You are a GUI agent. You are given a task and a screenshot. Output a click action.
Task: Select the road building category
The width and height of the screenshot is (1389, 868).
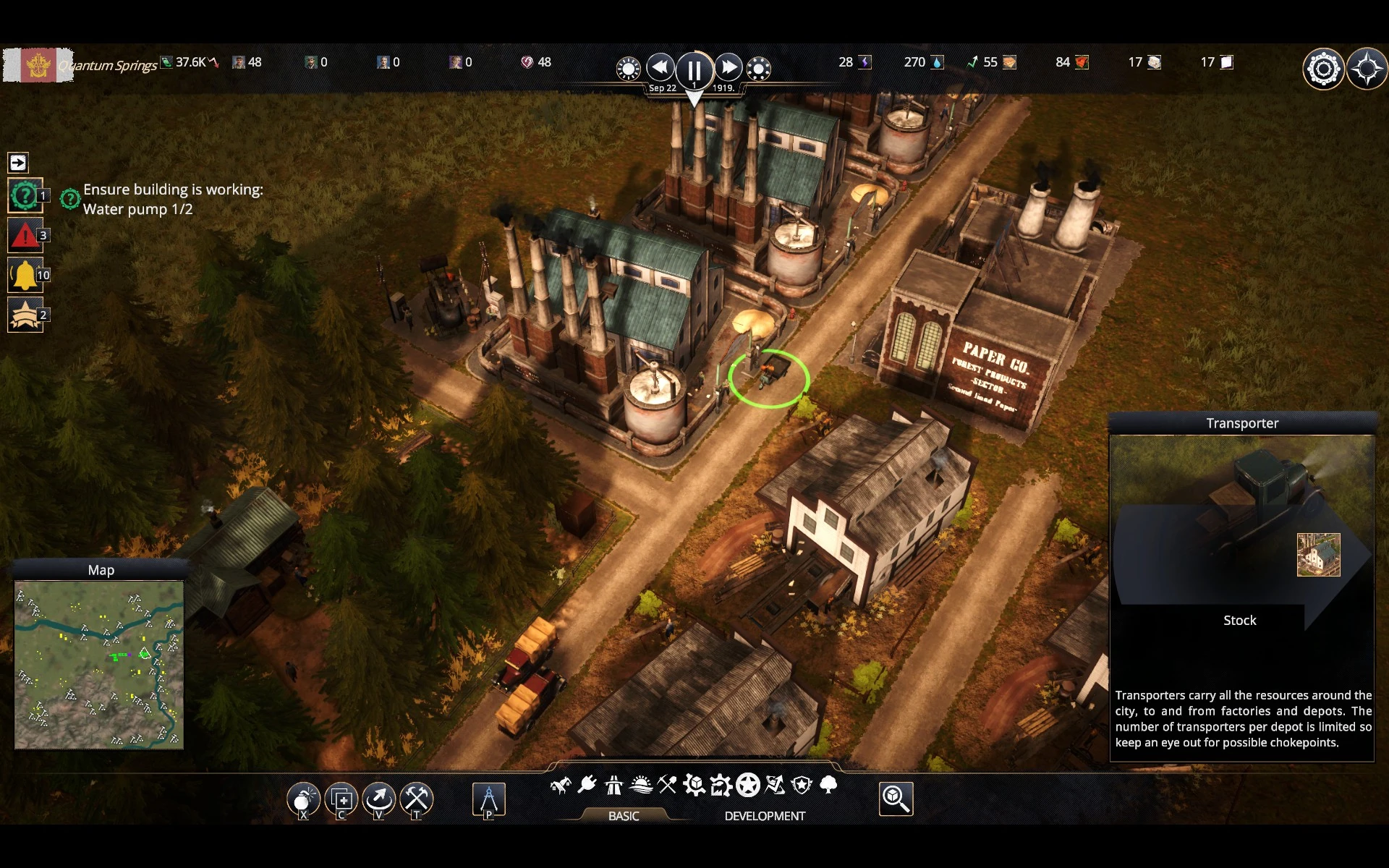click(613, 785)
